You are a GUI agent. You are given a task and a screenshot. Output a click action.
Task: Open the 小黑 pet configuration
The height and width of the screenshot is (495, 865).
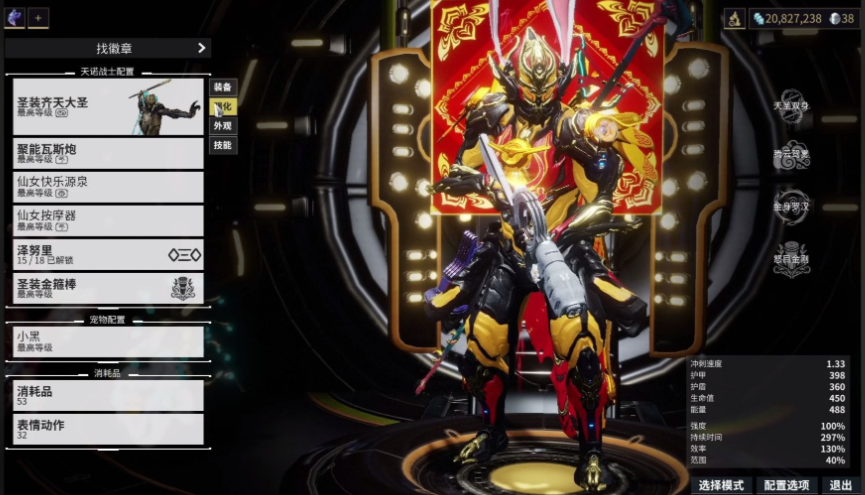[107, 342]
